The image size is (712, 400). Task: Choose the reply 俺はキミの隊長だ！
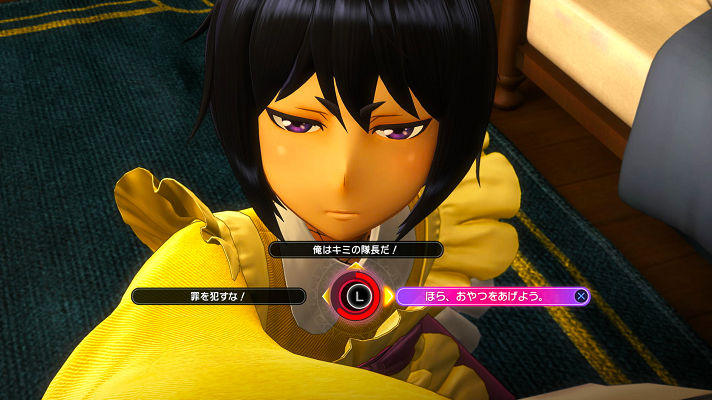356,249
